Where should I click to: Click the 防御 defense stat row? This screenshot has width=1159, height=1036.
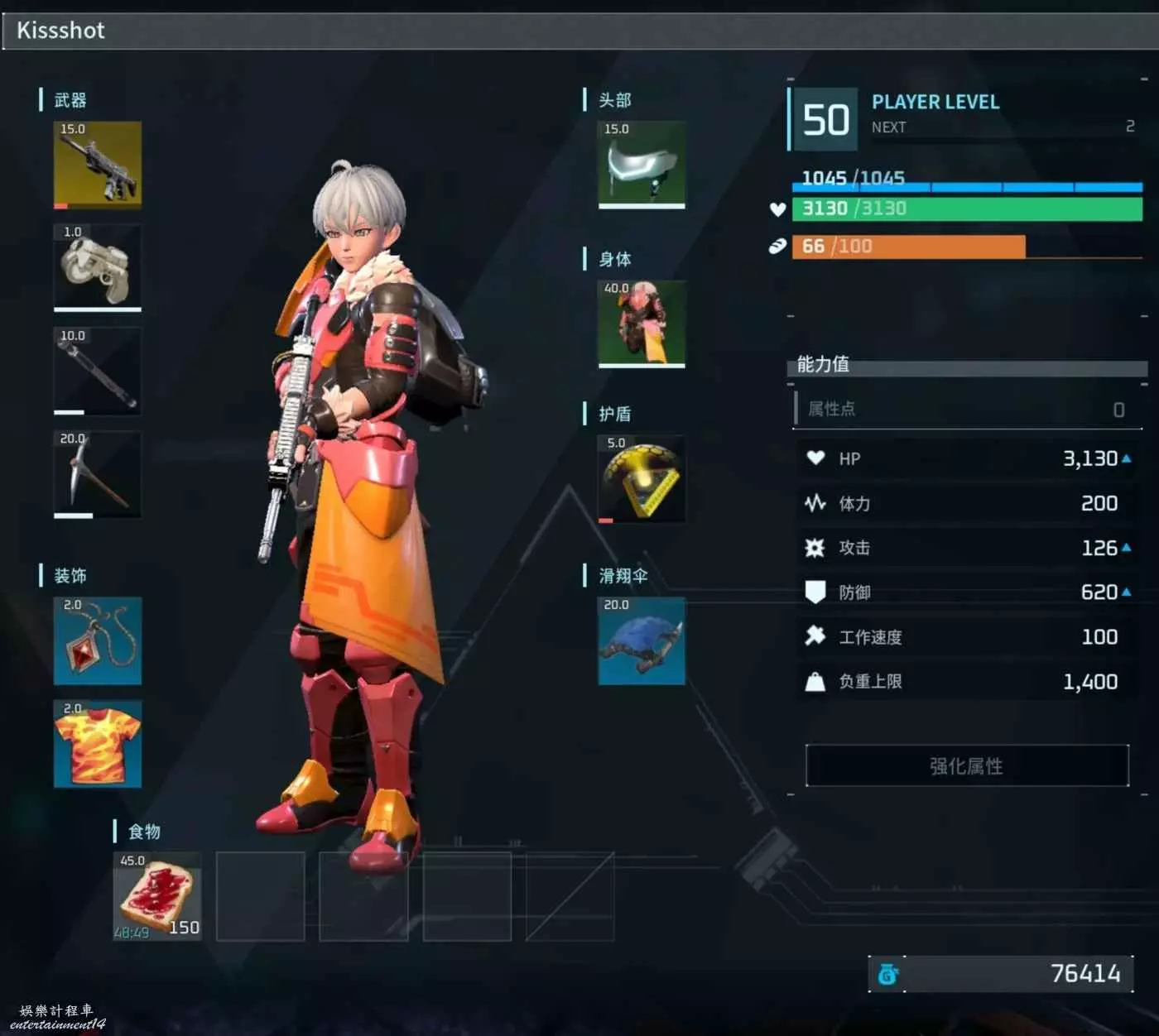pos(967,592)
